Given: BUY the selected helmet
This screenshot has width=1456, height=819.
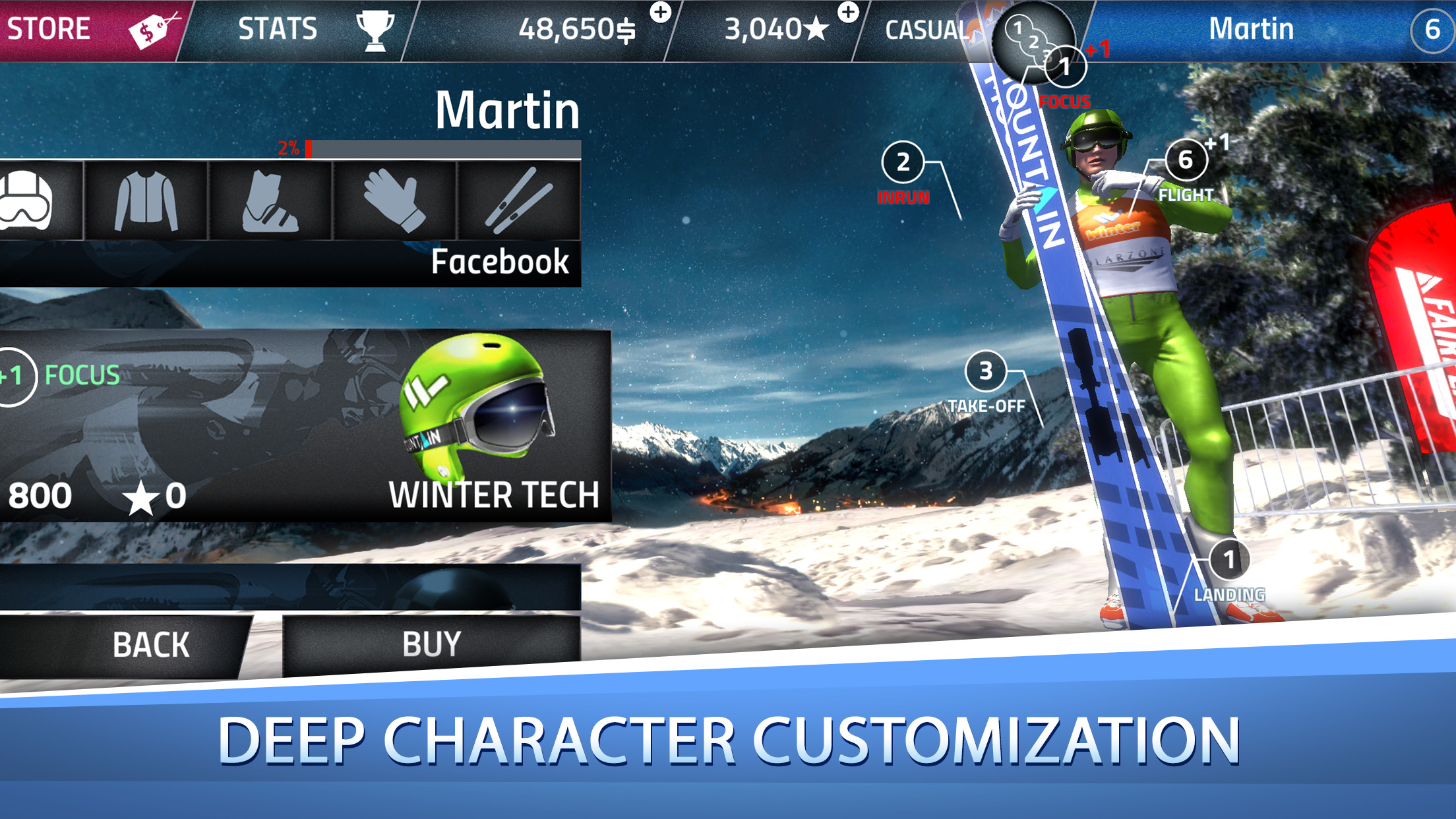Looking at the screenshot, I should 431,645.
